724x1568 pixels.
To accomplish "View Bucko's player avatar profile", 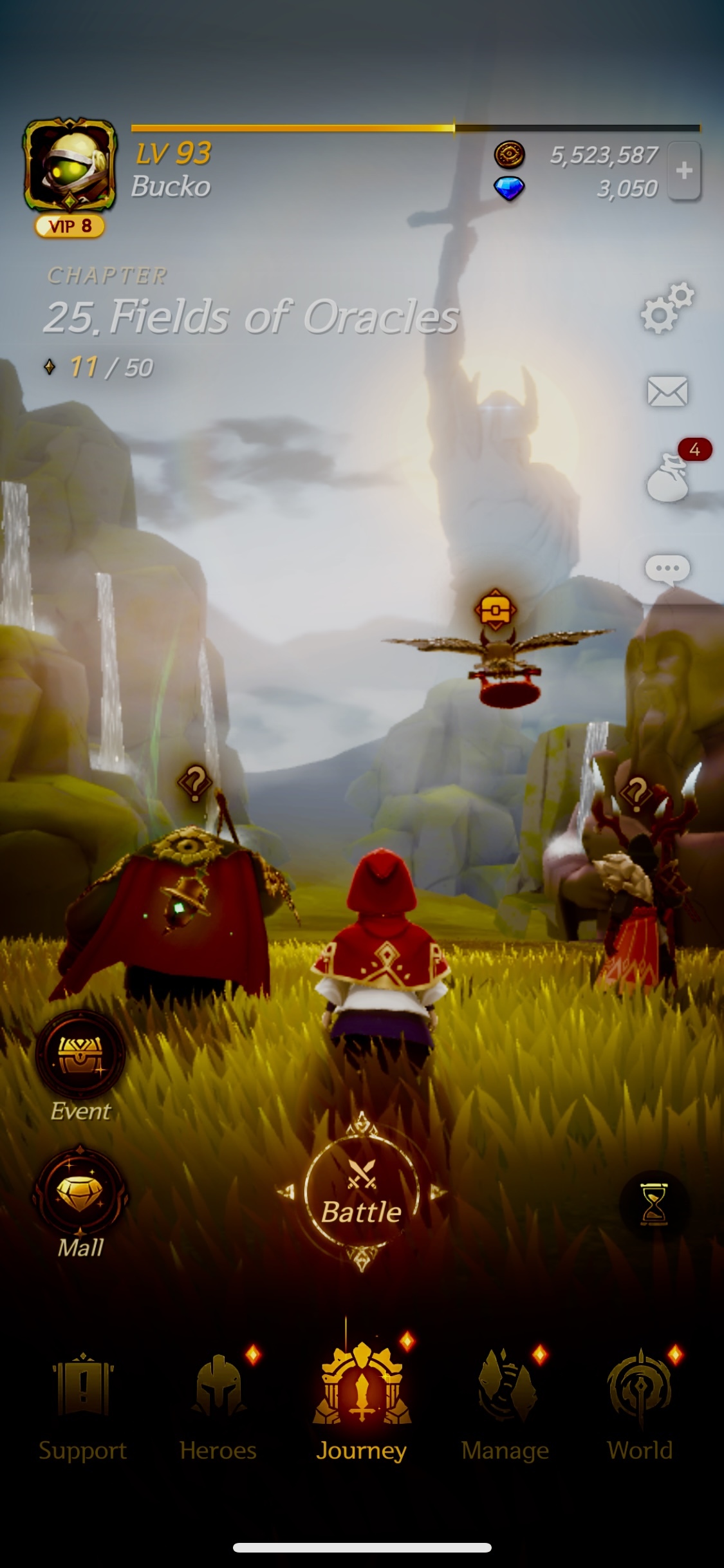I will coord(70,165).
